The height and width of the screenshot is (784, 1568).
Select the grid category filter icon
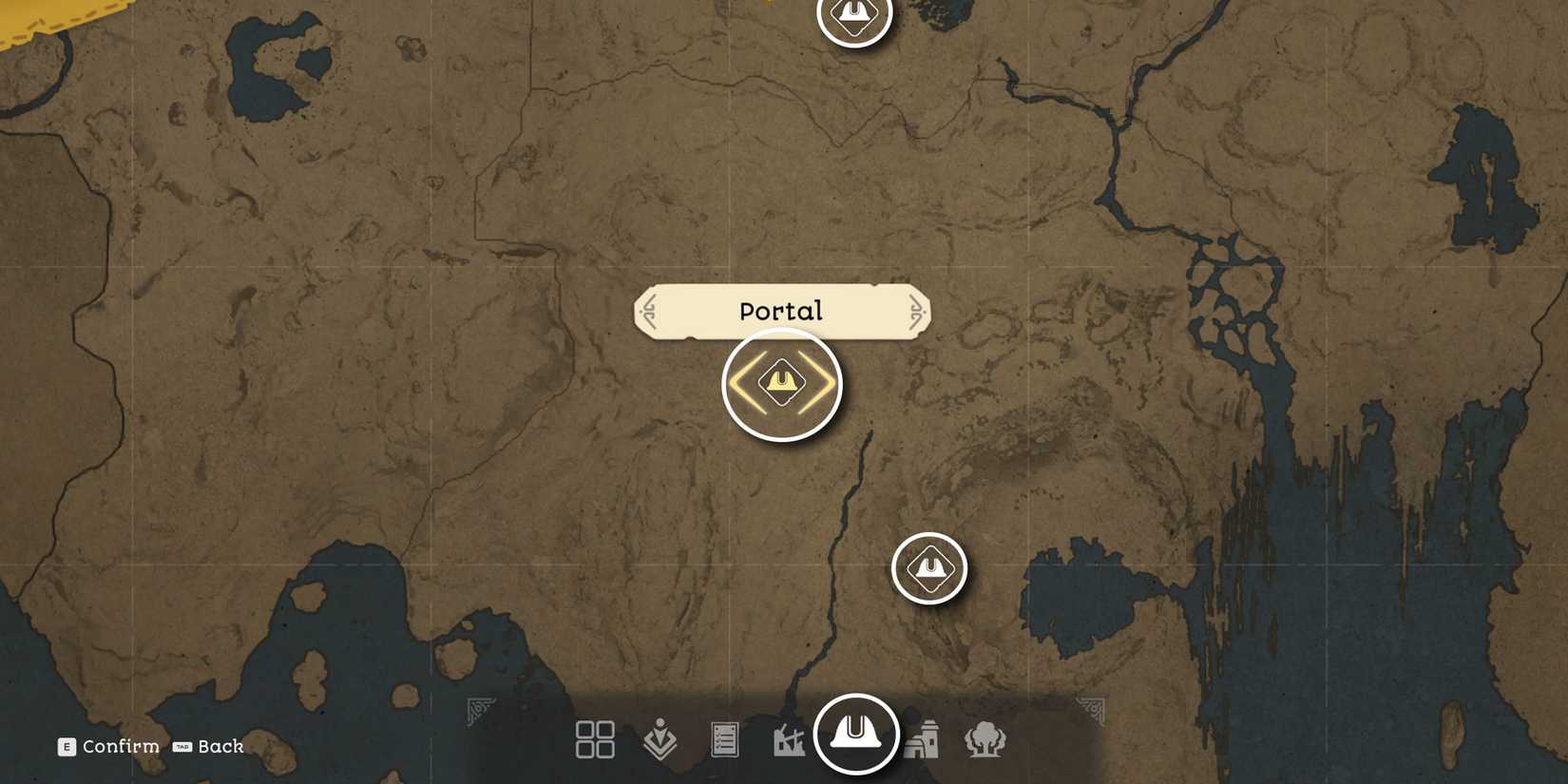click(x=595, y=737)
